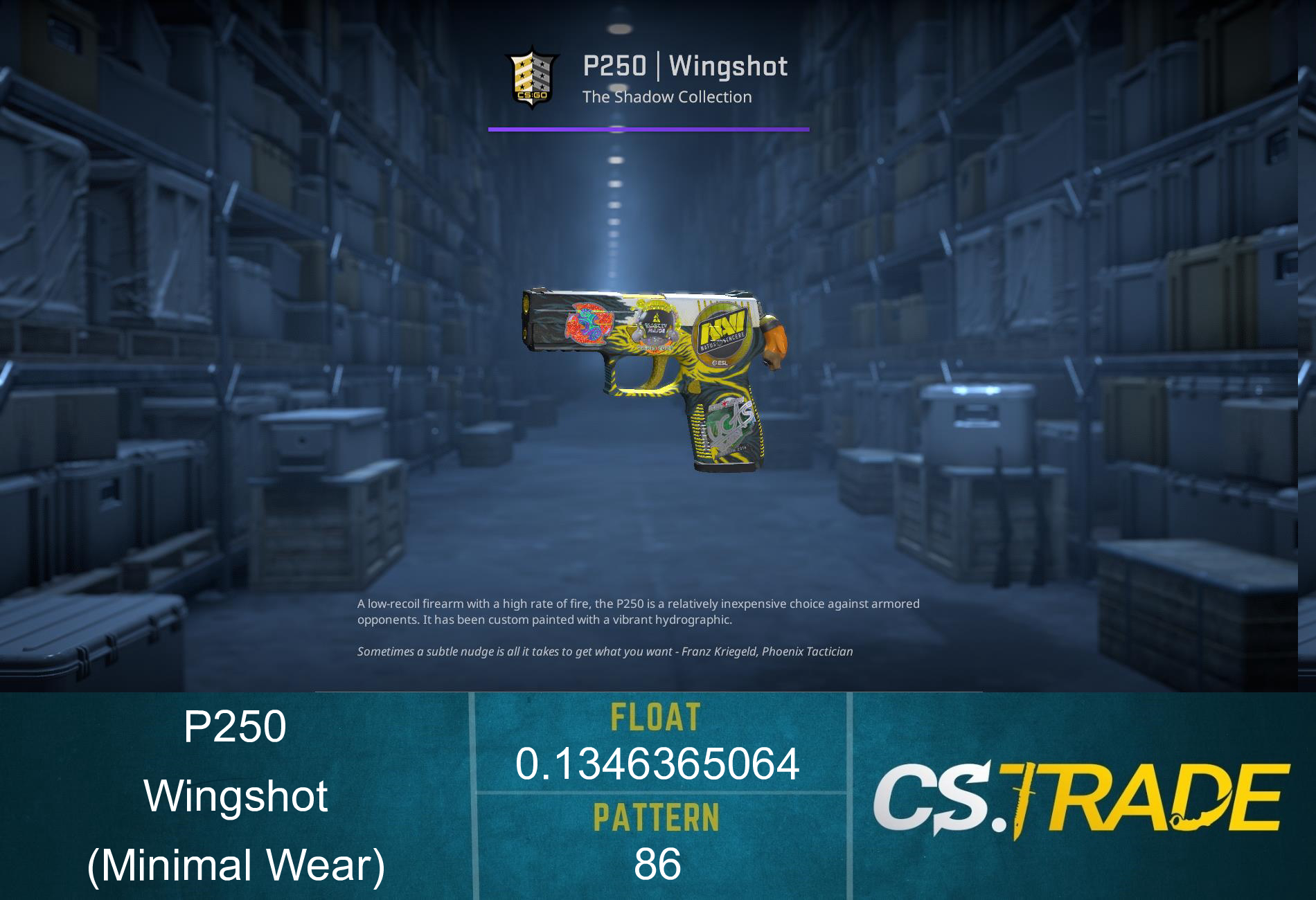Click the CS:GO Shadow Collection shield icon
Screen dimensions: 1316x900
pos(533,76)
